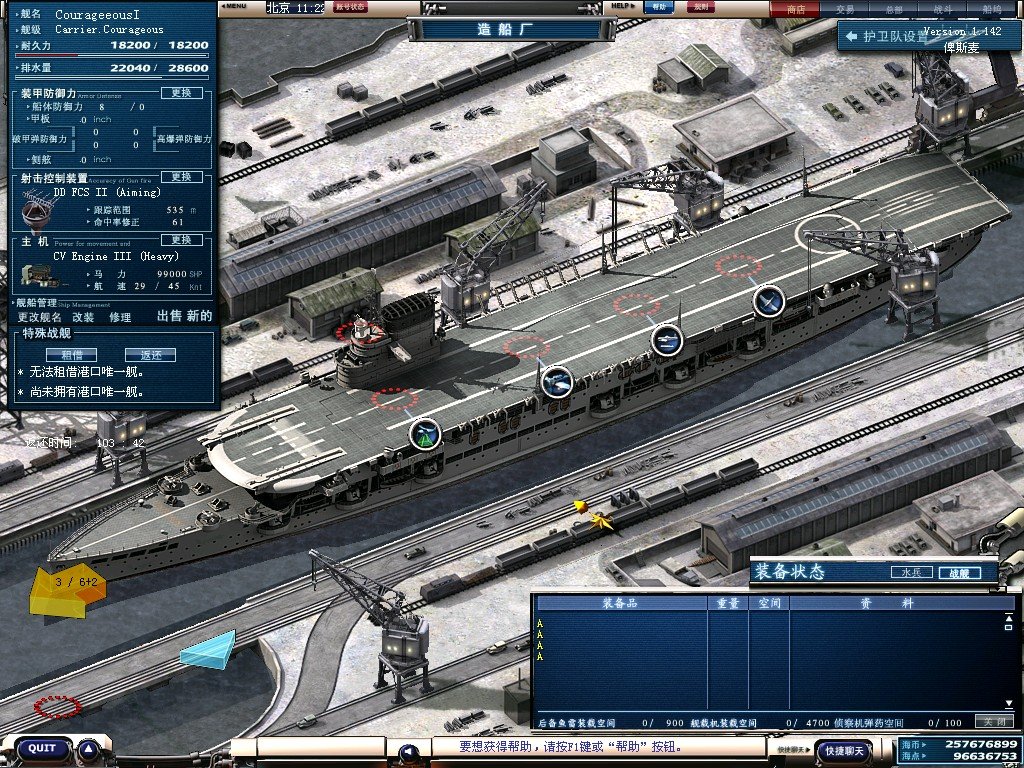This screenshot has width=1024, height=768.
Task: Select 修理 to repair the ship
Action: [120, 317]
